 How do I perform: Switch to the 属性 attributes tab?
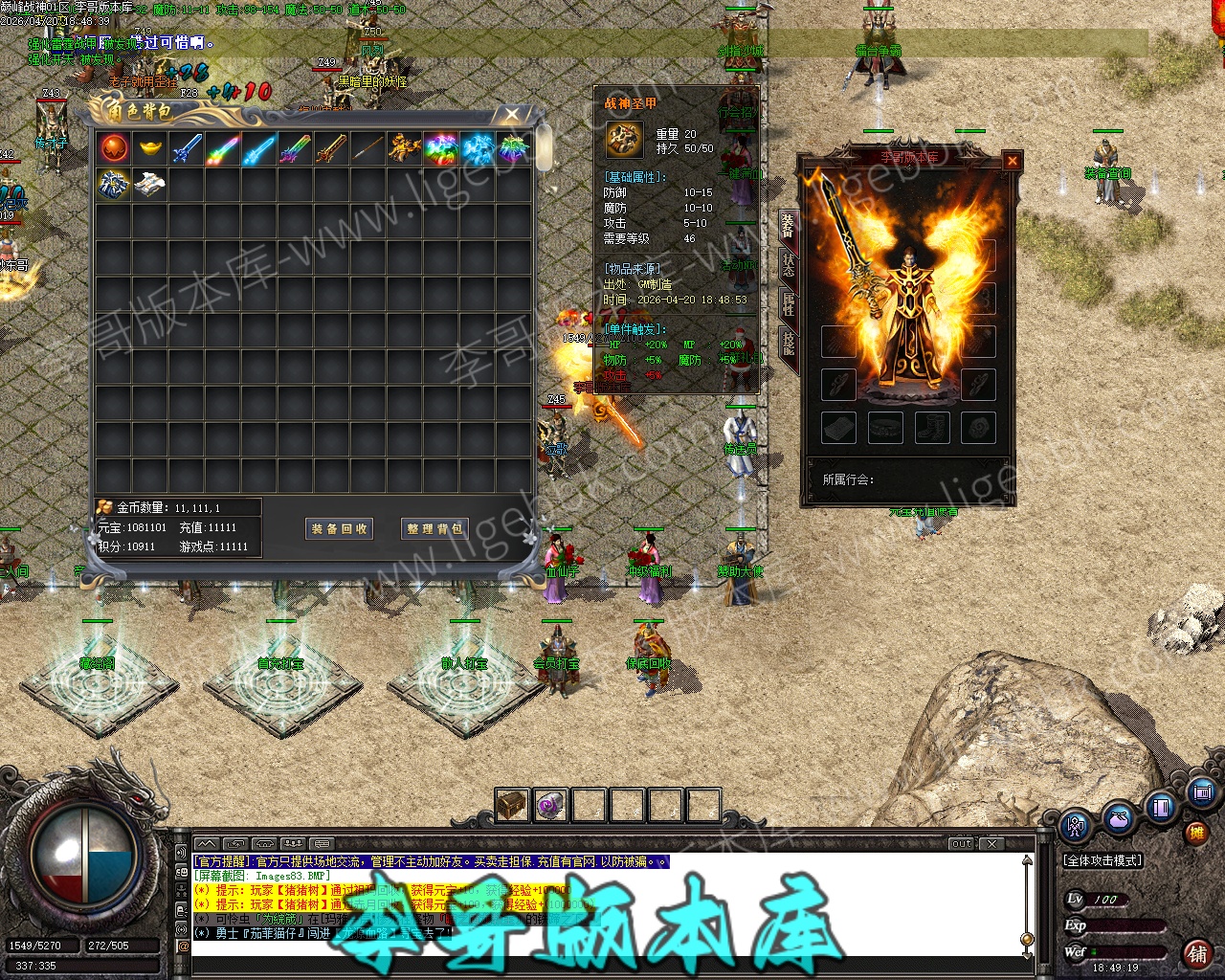pos(788,303)
